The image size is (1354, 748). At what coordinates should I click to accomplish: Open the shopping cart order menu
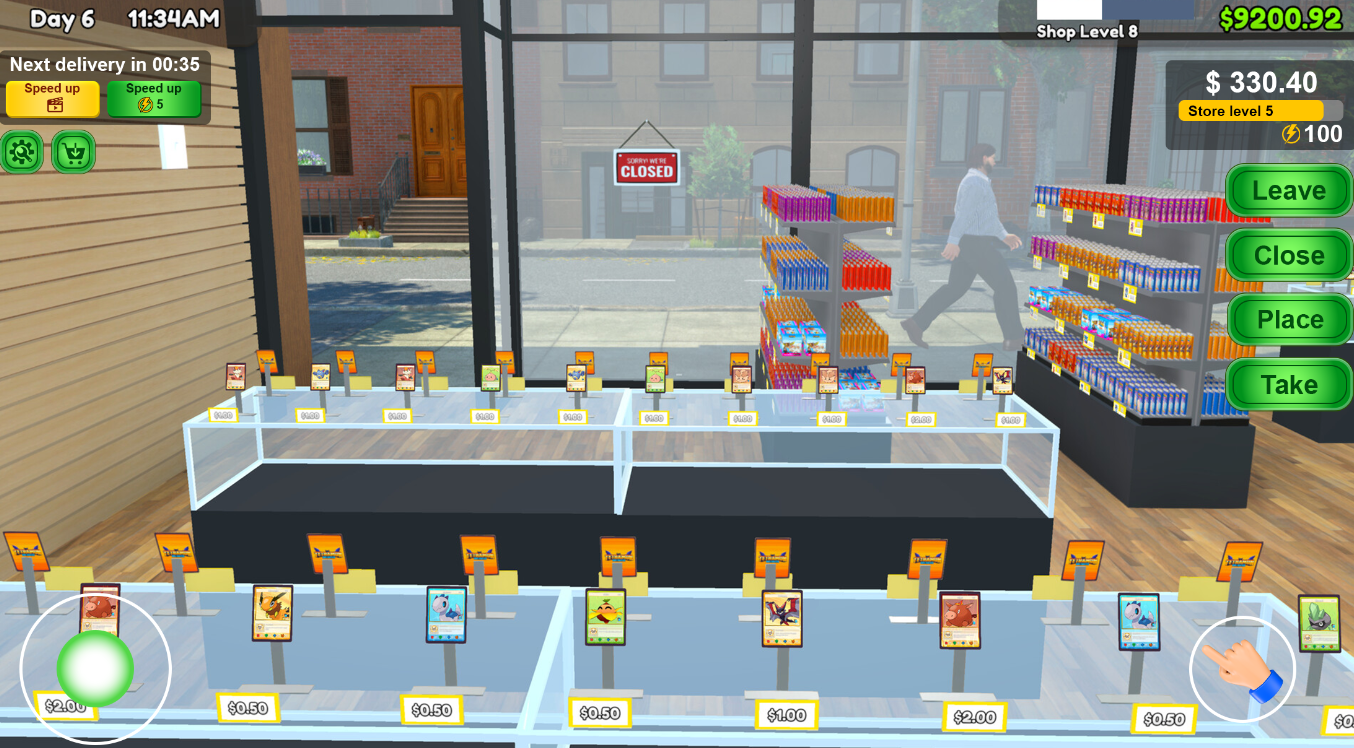[73, 152]
